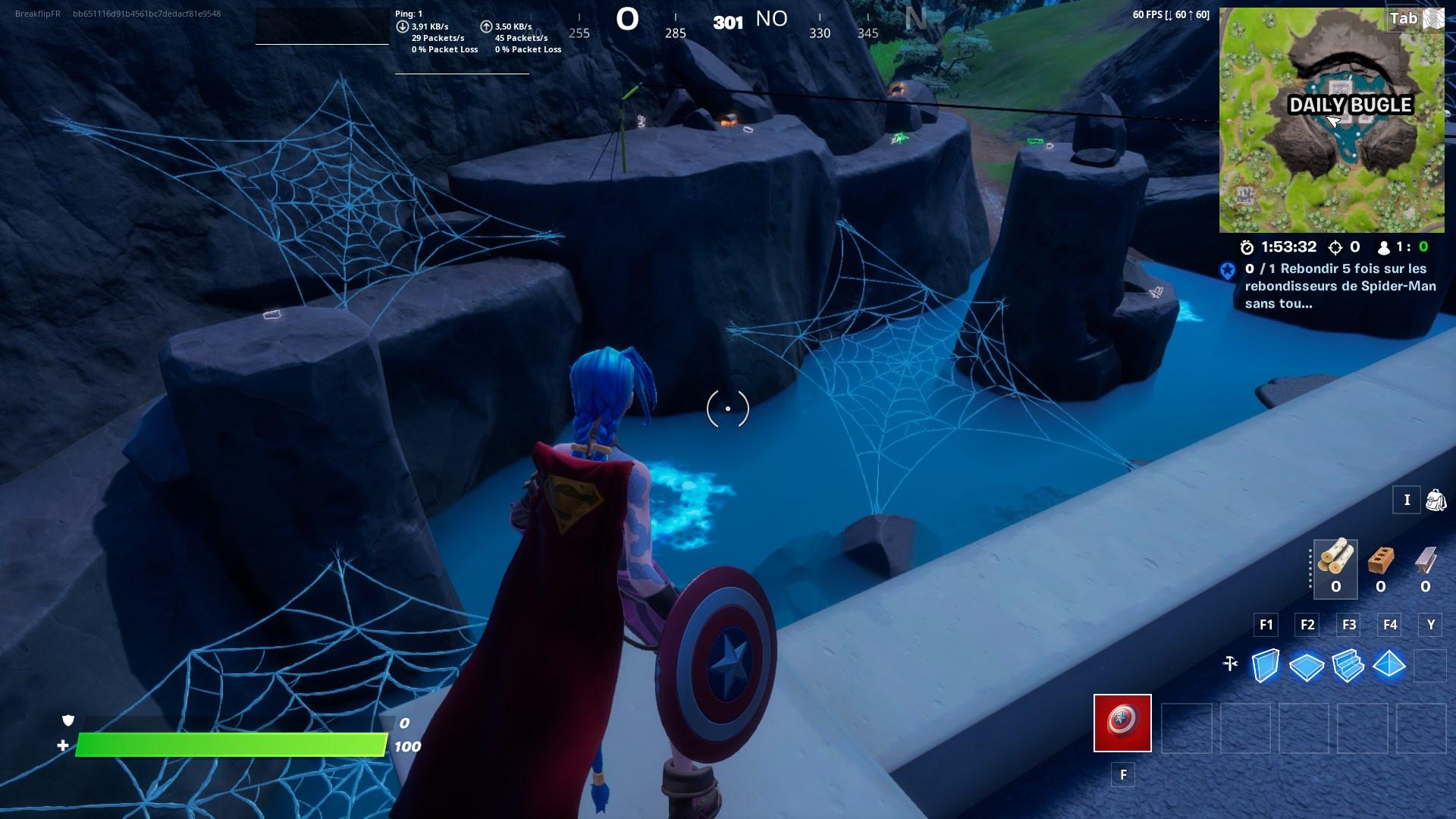Click the eliminations crosshair counter icon
This screenshot has width=1456, height=819.
tap(1336, 246)
